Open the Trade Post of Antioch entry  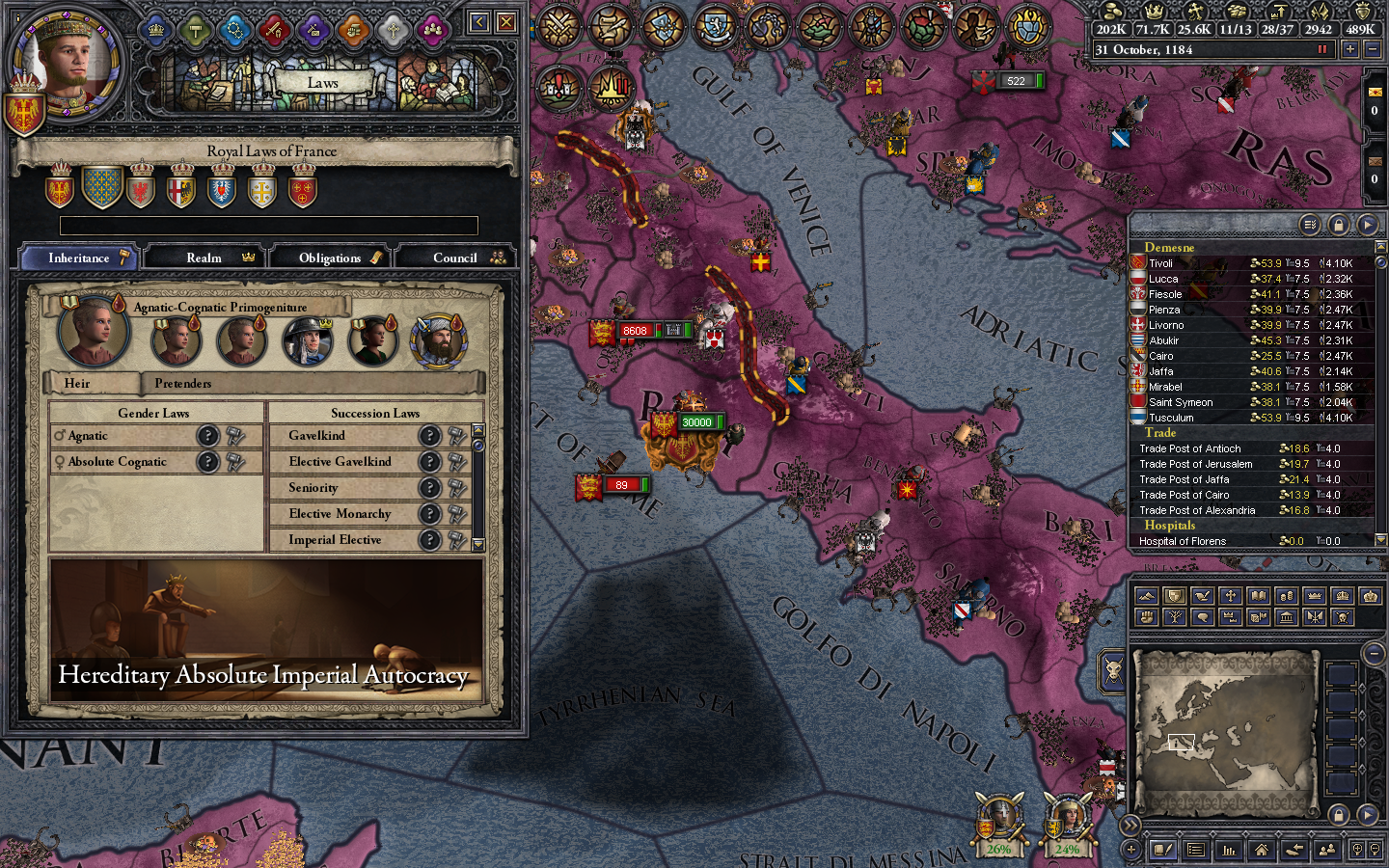click(1192, 448)
